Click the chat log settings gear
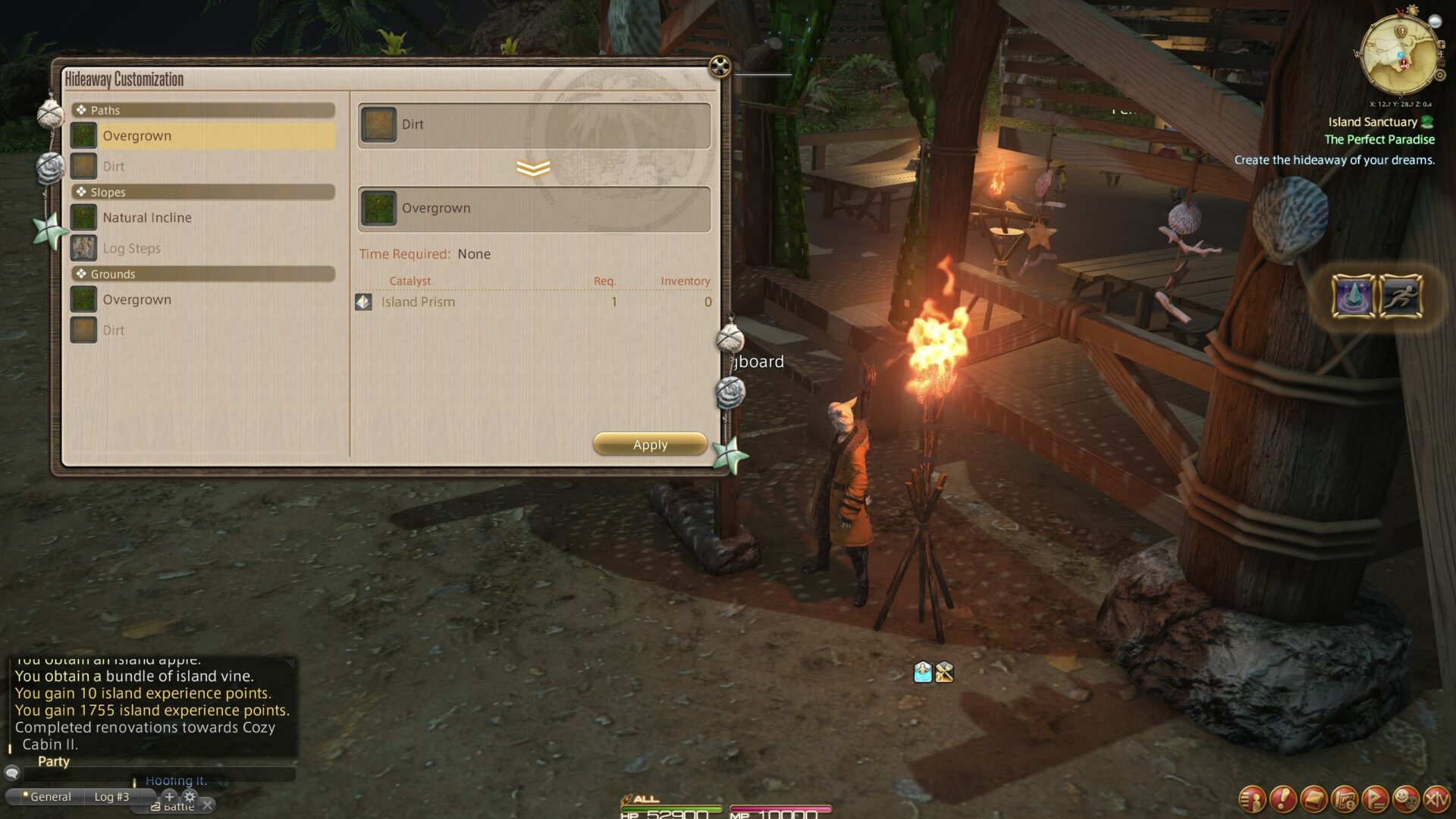The width and height of the screenshot is (1456, 819). [x=190, y=797]
